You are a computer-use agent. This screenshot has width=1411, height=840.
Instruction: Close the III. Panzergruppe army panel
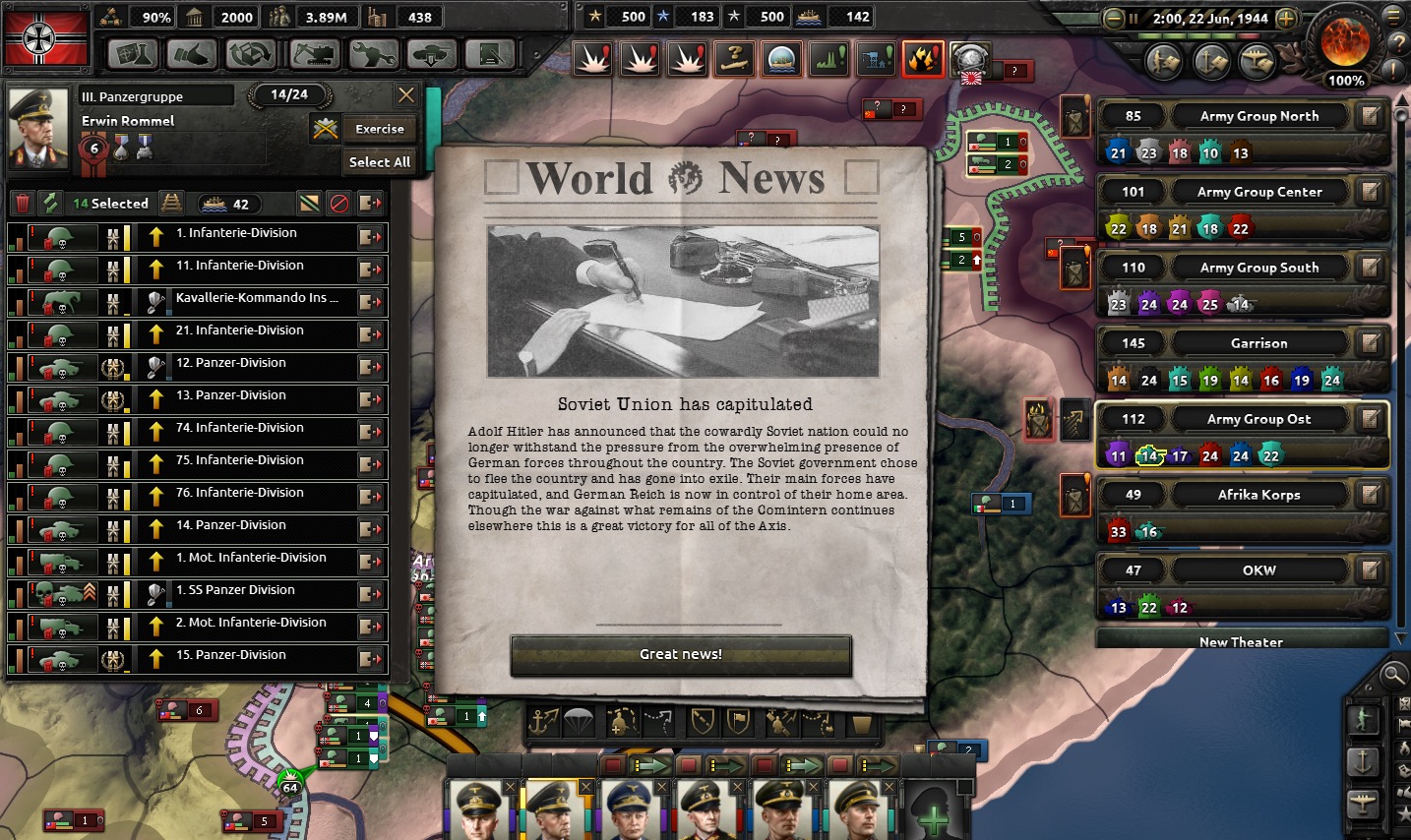405,95
